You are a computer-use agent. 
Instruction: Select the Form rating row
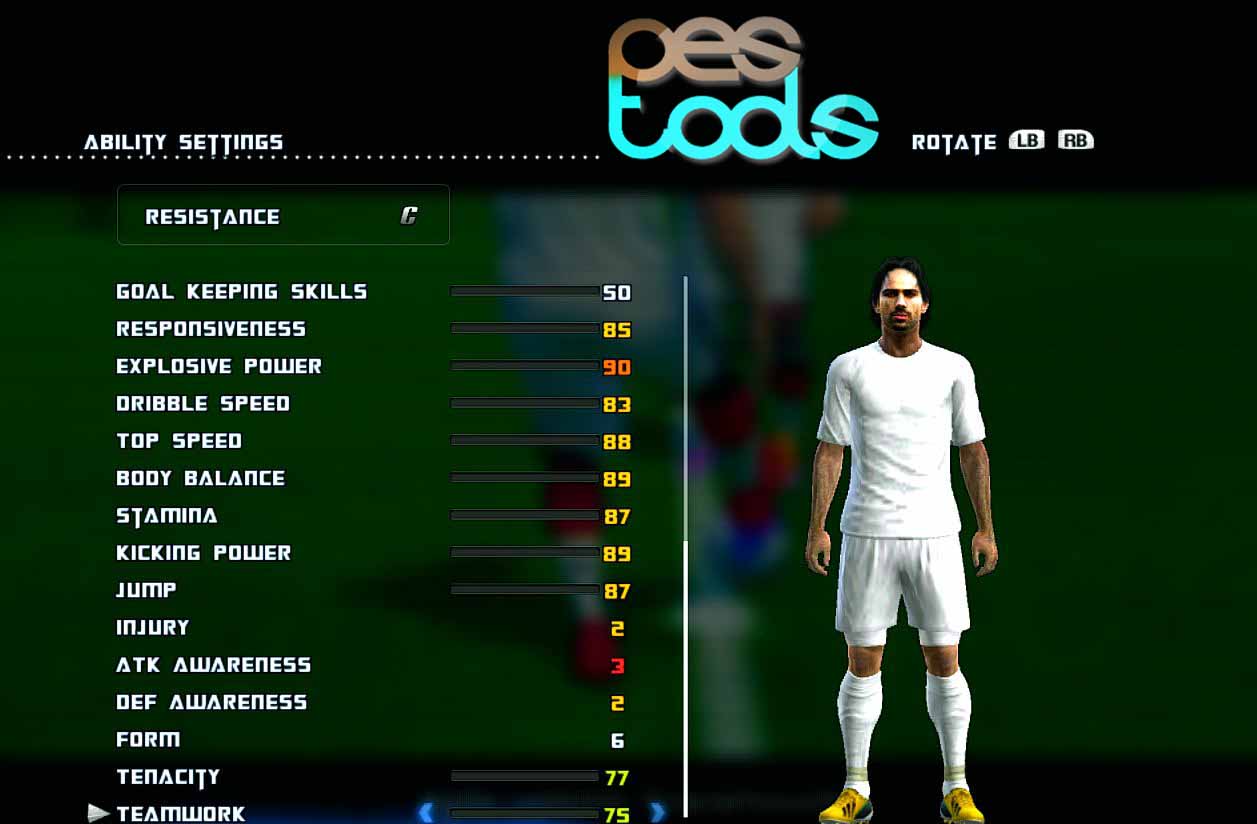click(148, 740)
